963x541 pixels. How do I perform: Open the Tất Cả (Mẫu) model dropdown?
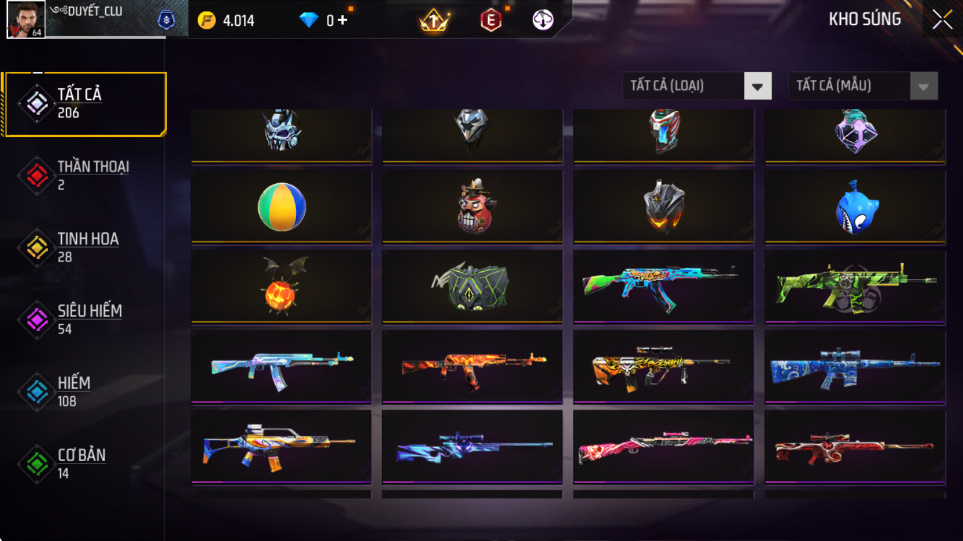863,86
